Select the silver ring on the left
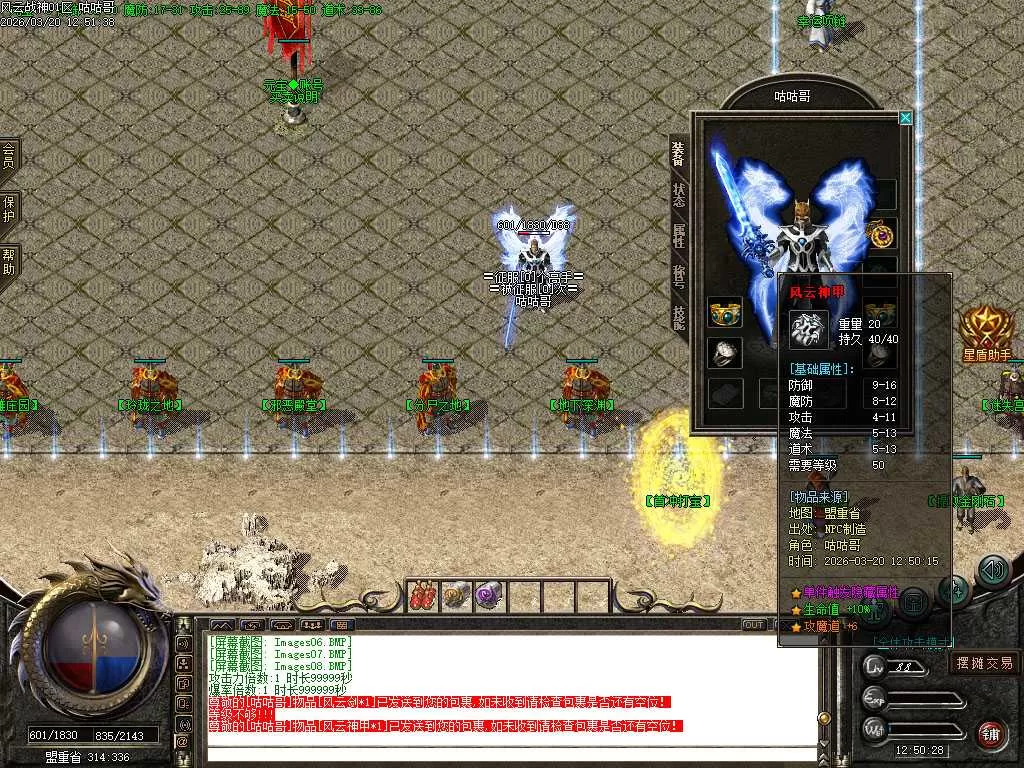This screenshot has width=1024, height=768. coord(724,352)
